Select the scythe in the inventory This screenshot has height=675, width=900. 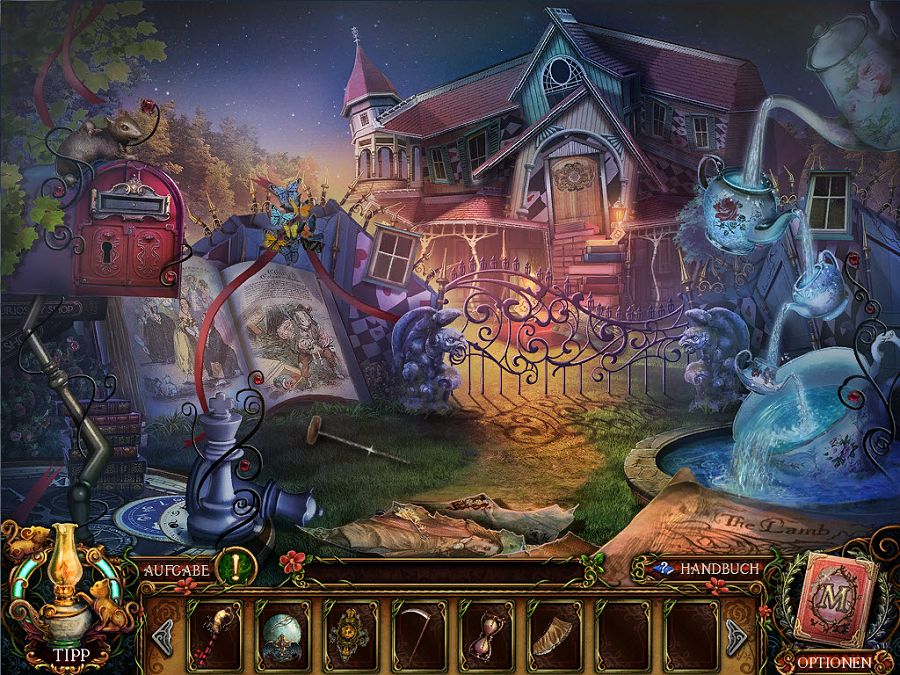420,632
